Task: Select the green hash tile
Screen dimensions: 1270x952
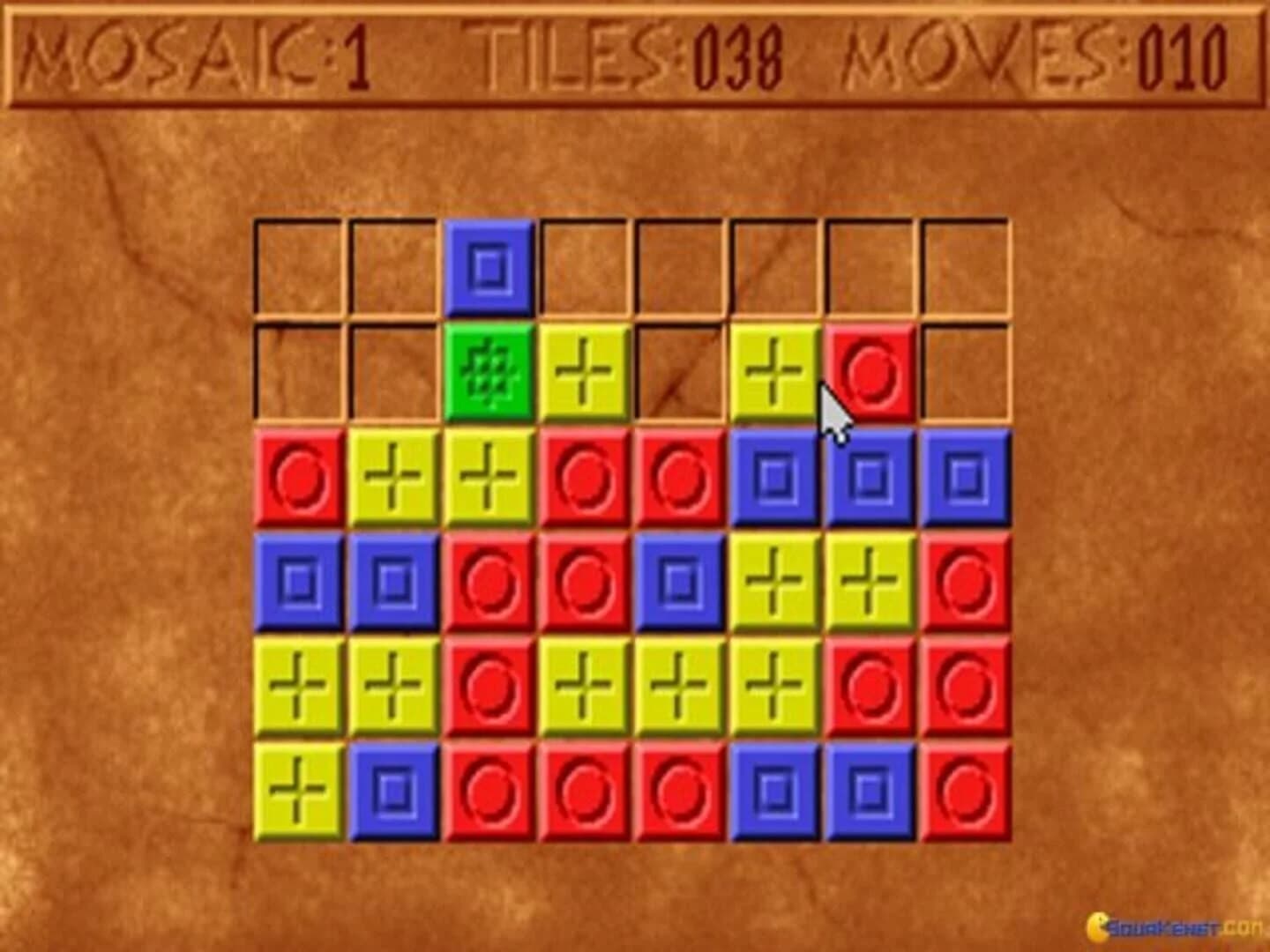Action: click(x=491, y=374)
